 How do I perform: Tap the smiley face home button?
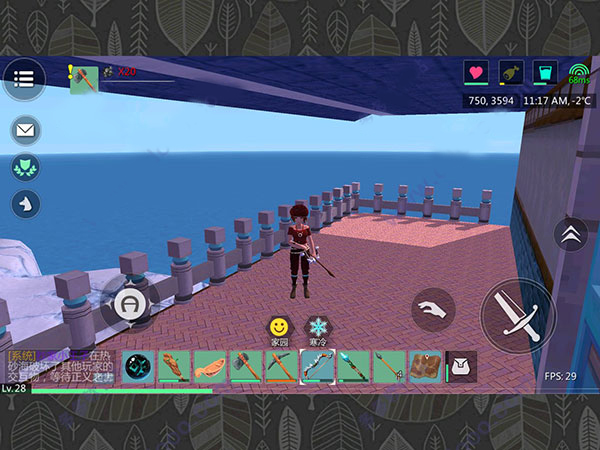coord(278,328)
